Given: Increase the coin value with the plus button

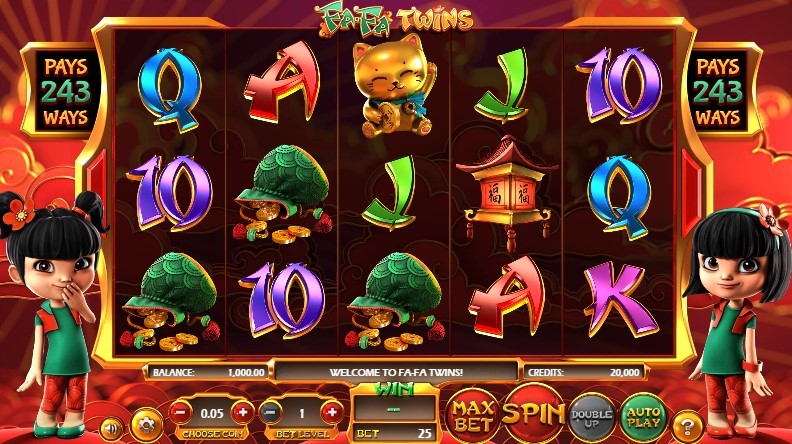Looking at the screenshot, I should [x=241, y=411].
